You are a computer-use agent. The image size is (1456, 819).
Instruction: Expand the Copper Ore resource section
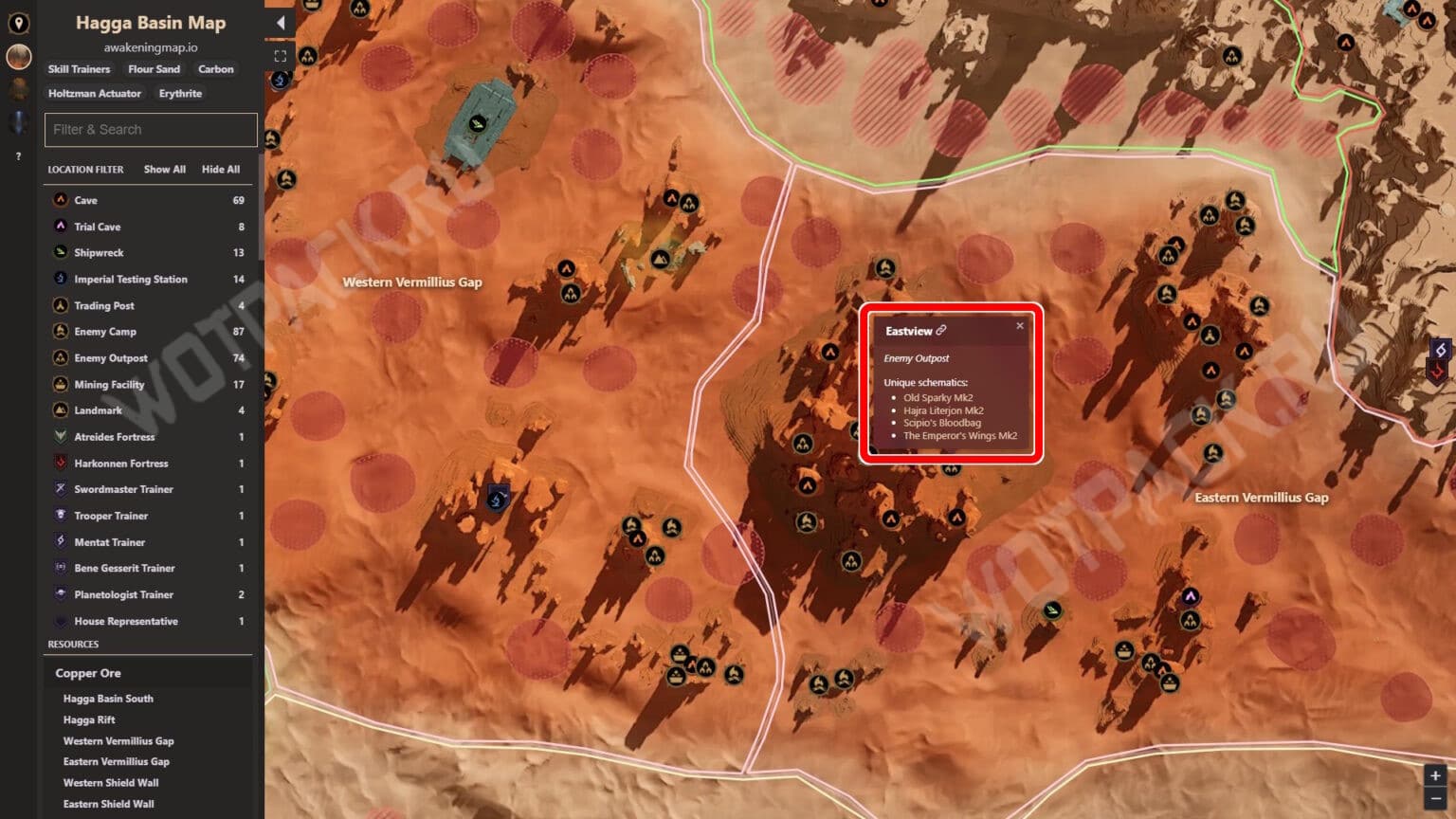pyautogui.click(x=88, y=672)
